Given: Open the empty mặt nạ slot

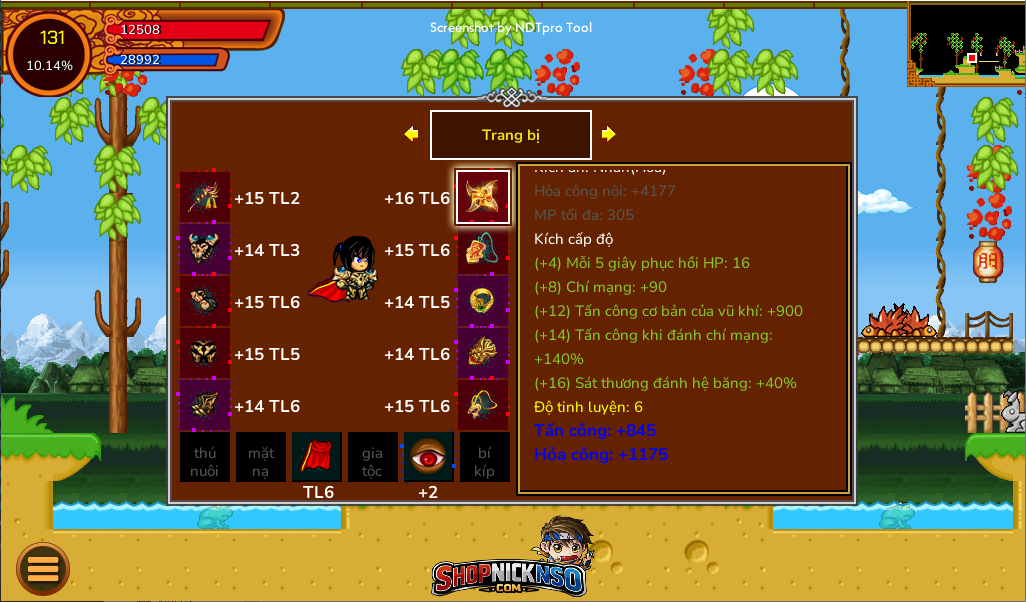Looking at the screenshot, I should [x=261, y=457].
